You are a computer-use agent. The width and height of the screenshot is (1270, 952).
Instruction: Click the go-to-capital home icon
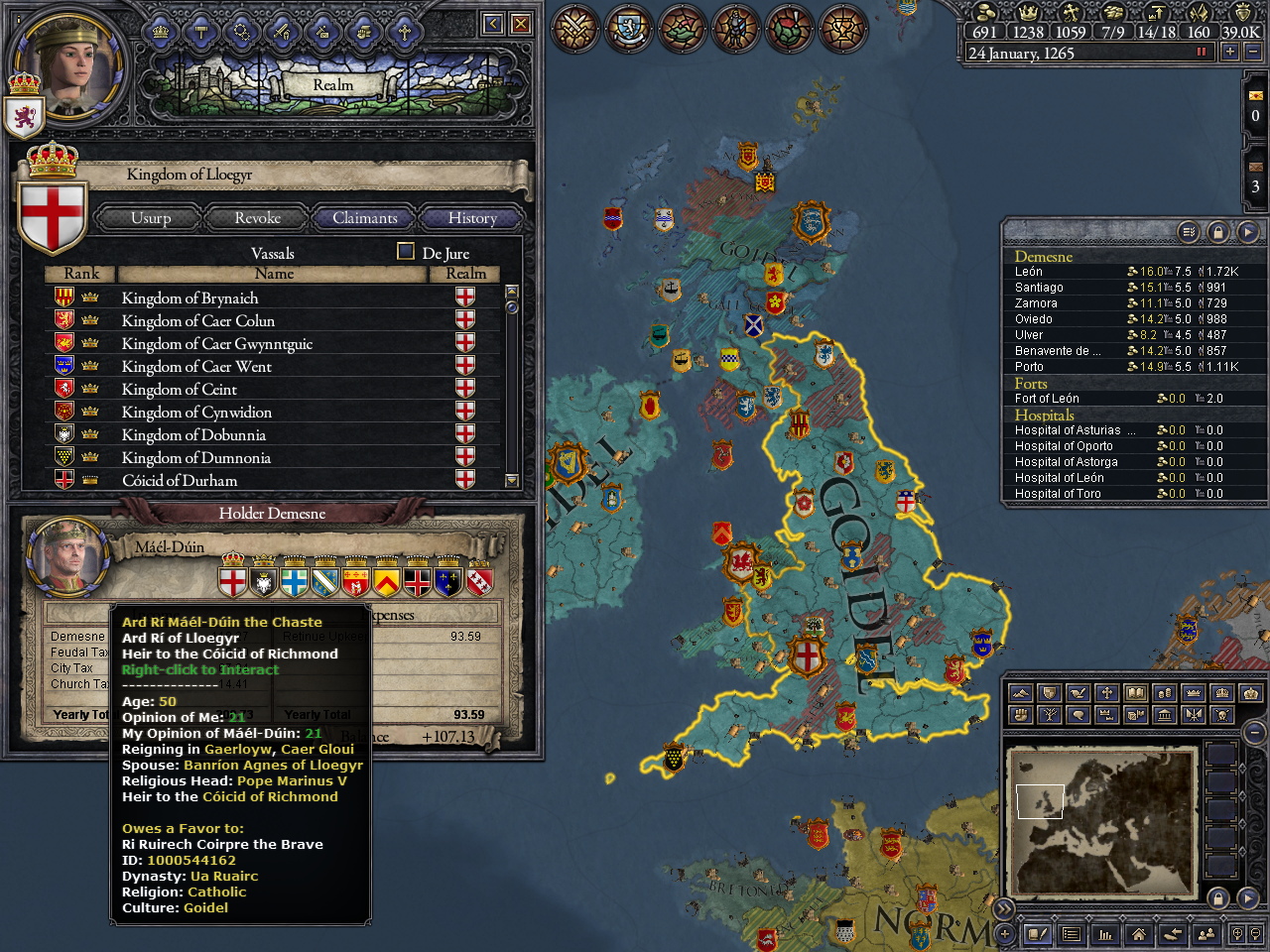1139,934
